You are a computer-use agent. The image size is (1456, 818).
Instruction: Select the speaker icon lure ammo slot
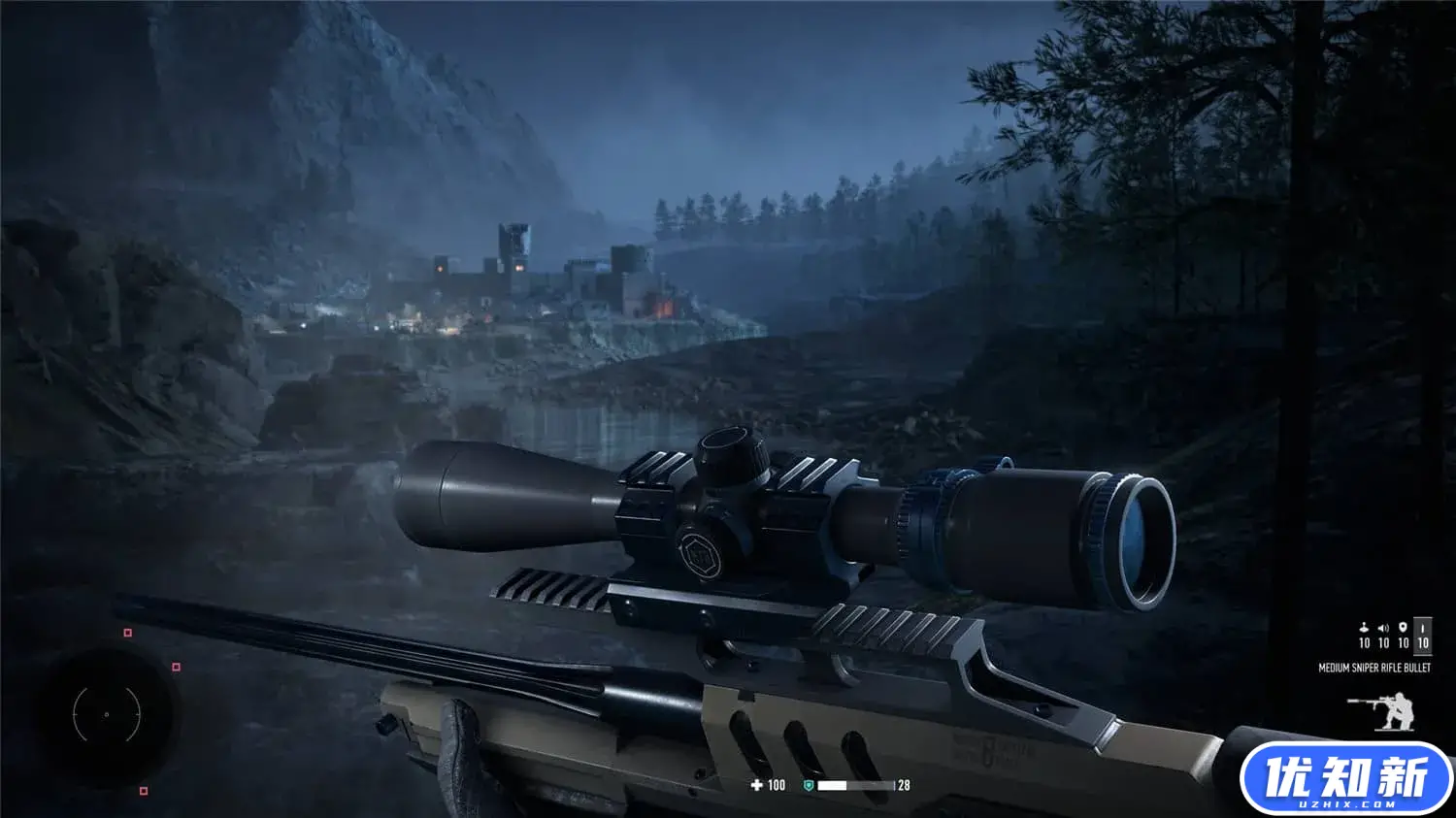[1383, 635]
